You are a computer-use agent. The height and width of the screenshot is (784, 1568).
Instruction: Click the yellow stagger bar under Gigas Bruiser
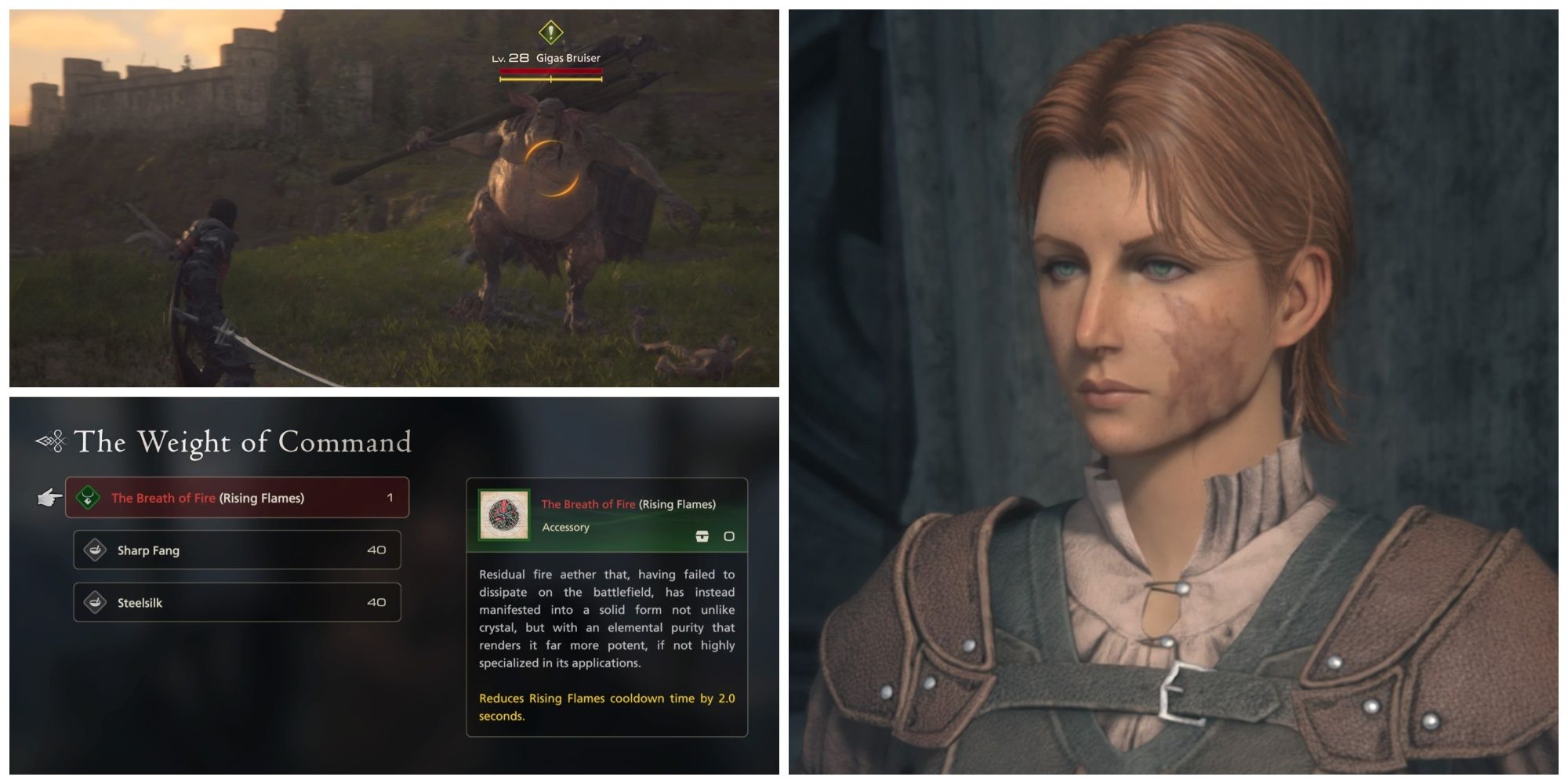(550, 78)
